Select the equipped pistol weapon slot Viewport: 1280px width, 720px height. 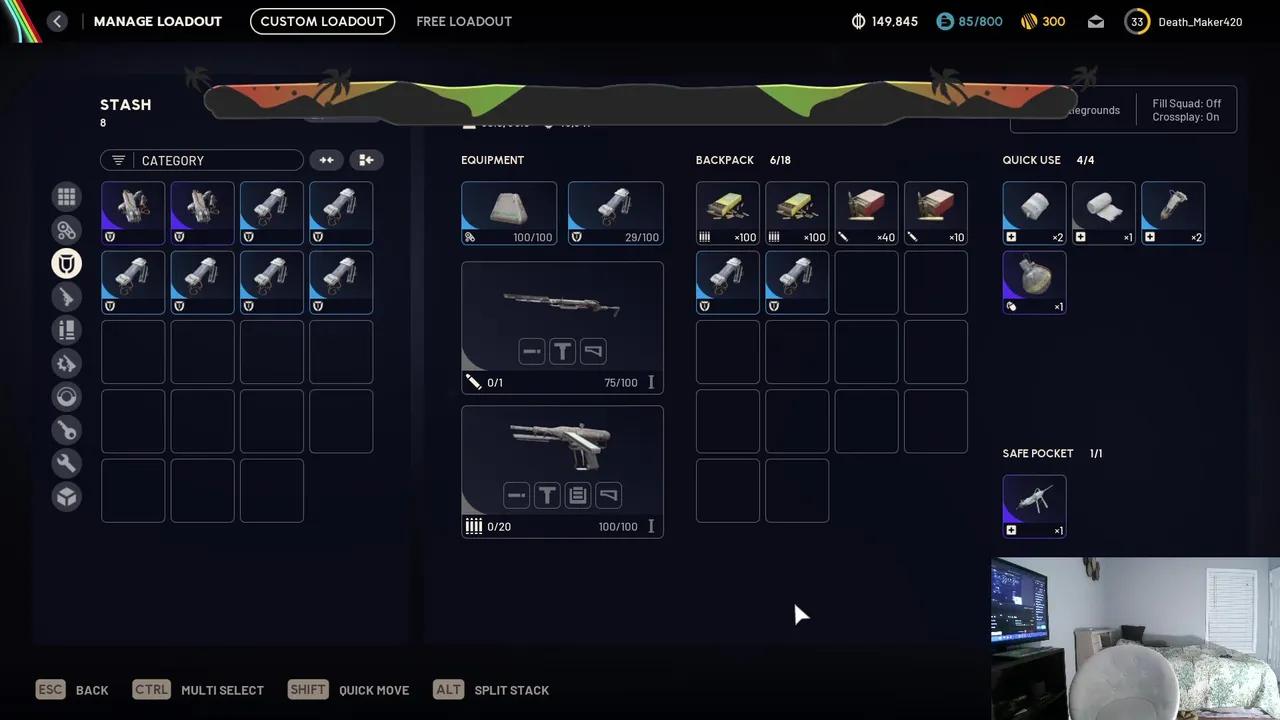[562, 471]
